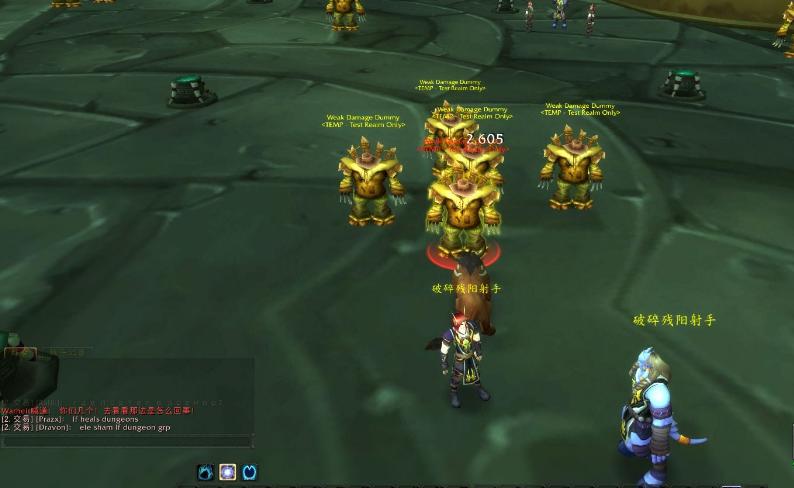This screenshot has height=488, width=794.
Task: Click player name Dravon in chat
Action: coord(53,427)
